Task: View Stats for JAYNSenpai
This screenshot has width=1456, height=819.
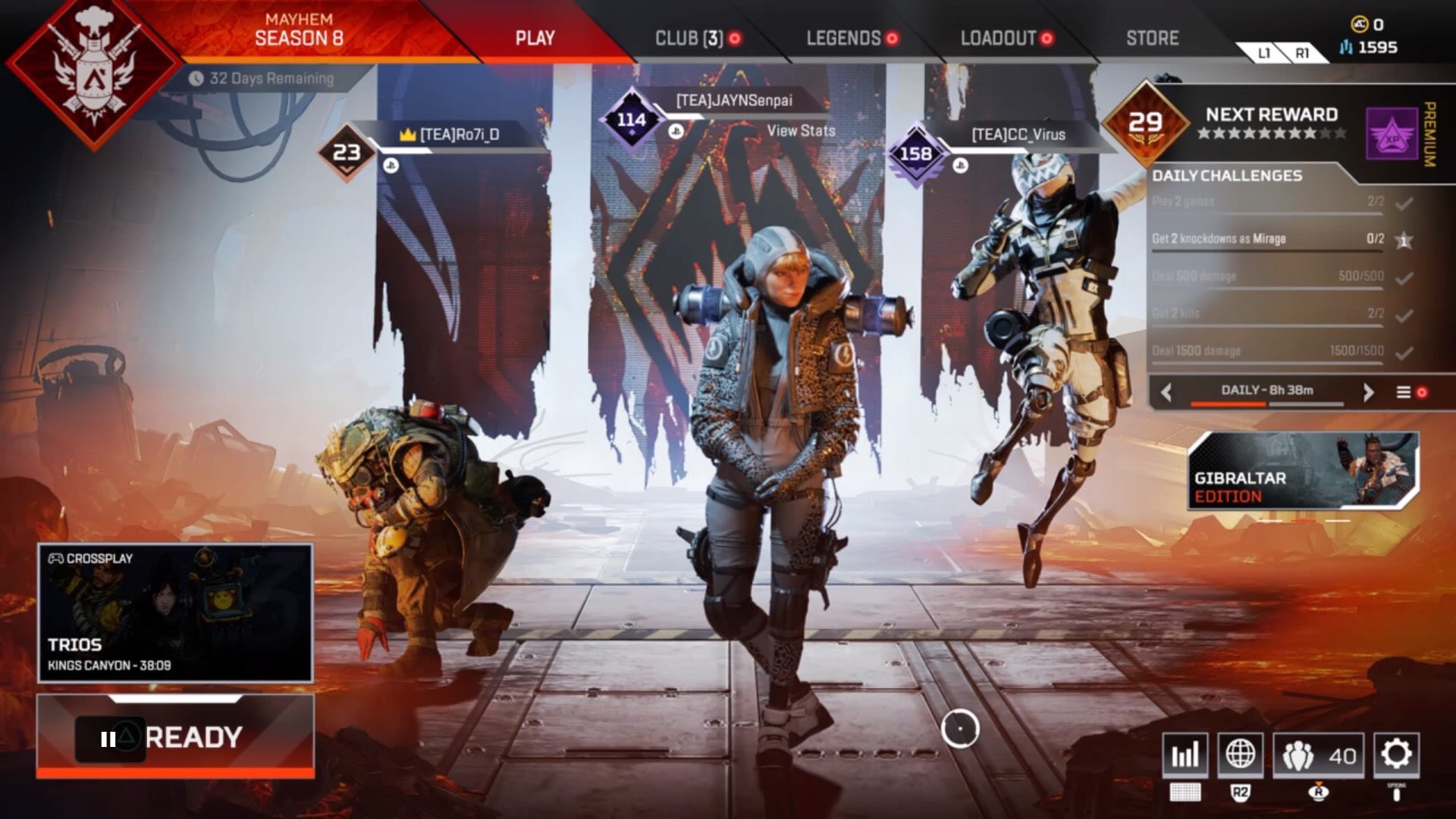Action: coord(801,130)
